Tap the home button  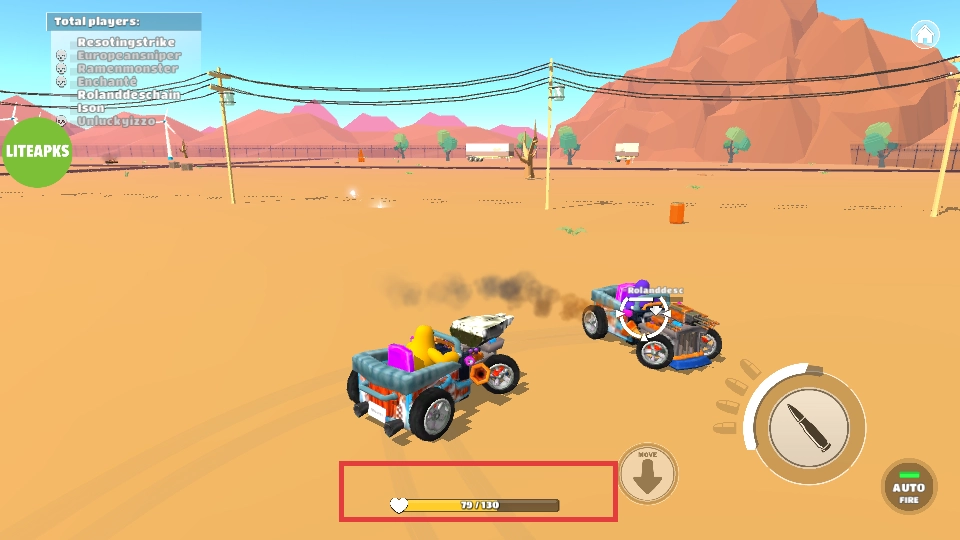[925, 34]
